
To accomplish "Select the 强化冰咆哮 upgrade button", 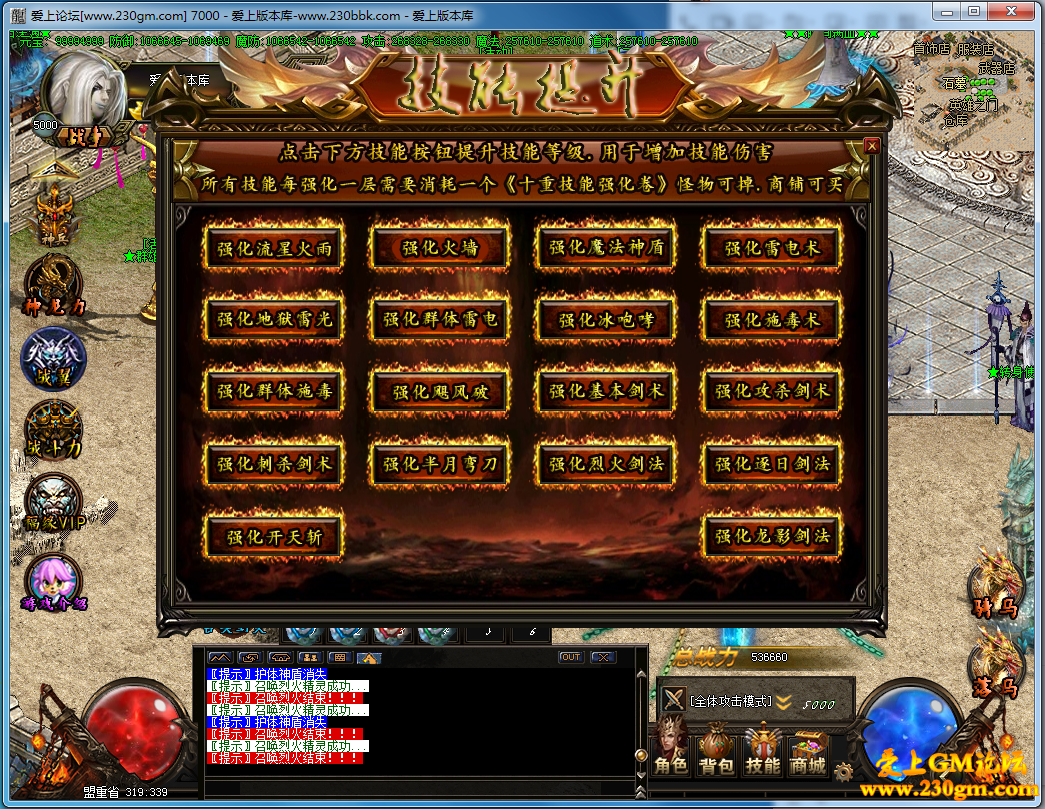I will [606, 320].
